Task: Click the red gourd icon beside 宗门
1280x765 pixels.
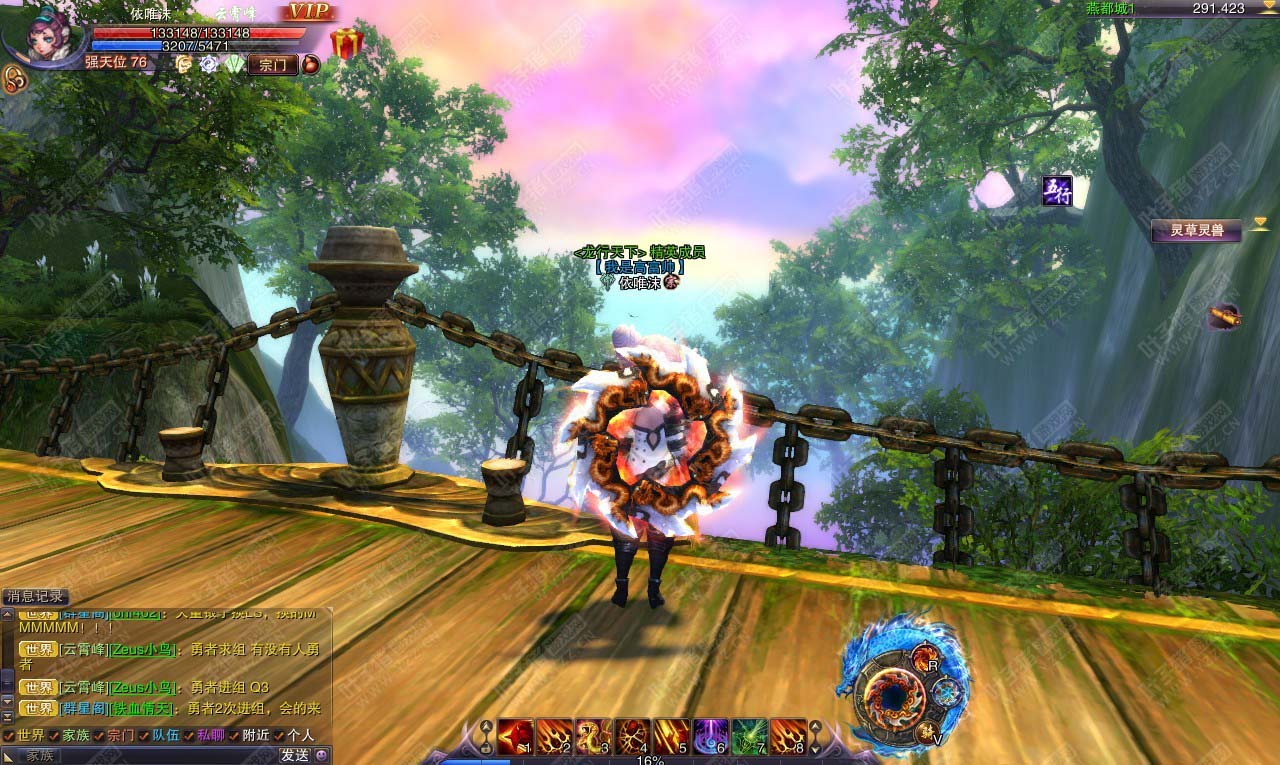Action: click(x=311, y=65)
